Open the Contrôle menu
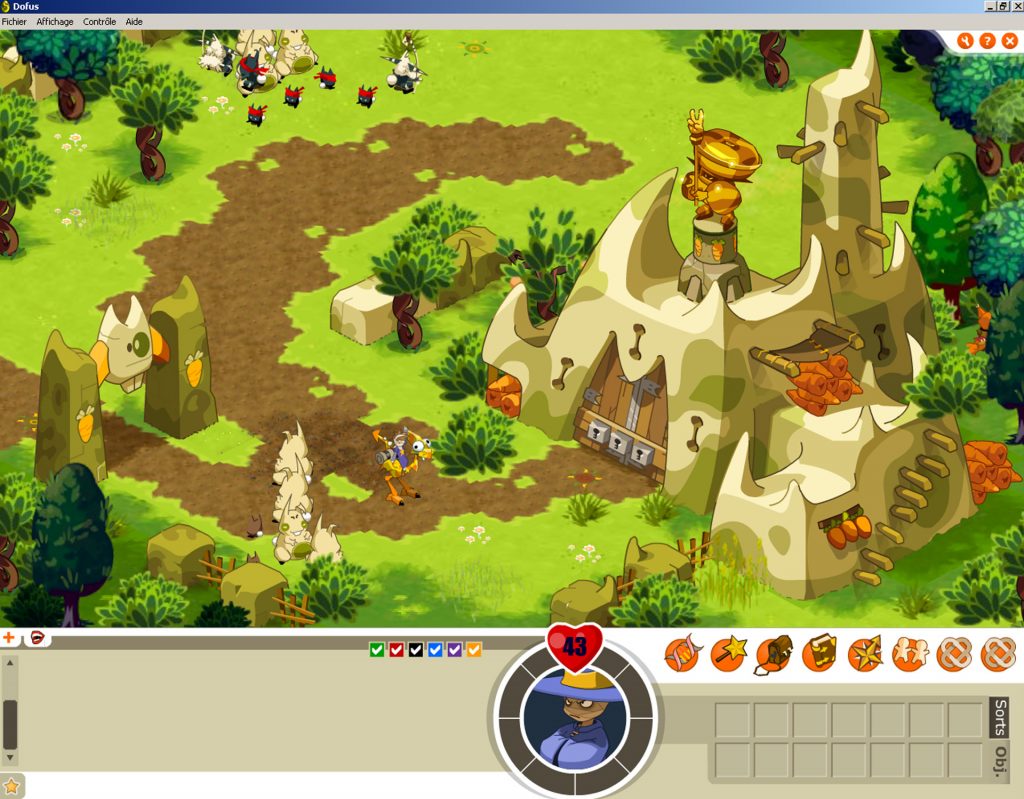Image resolution: width=1024 pixels, height=799 pixels. tap(99, 21)
